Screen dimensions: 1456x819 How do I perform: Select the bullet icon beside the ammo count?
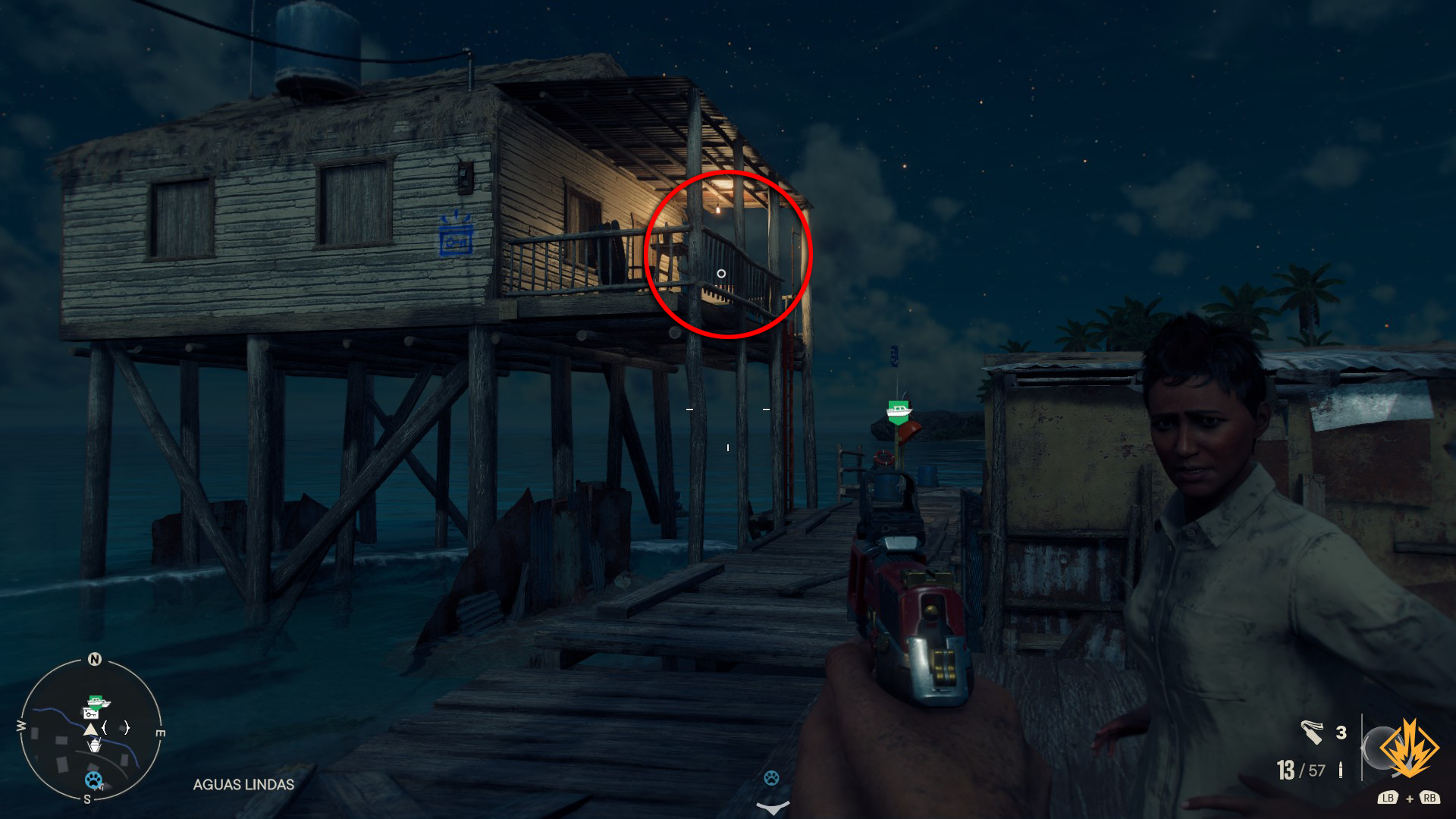(x=1340, y=768)
